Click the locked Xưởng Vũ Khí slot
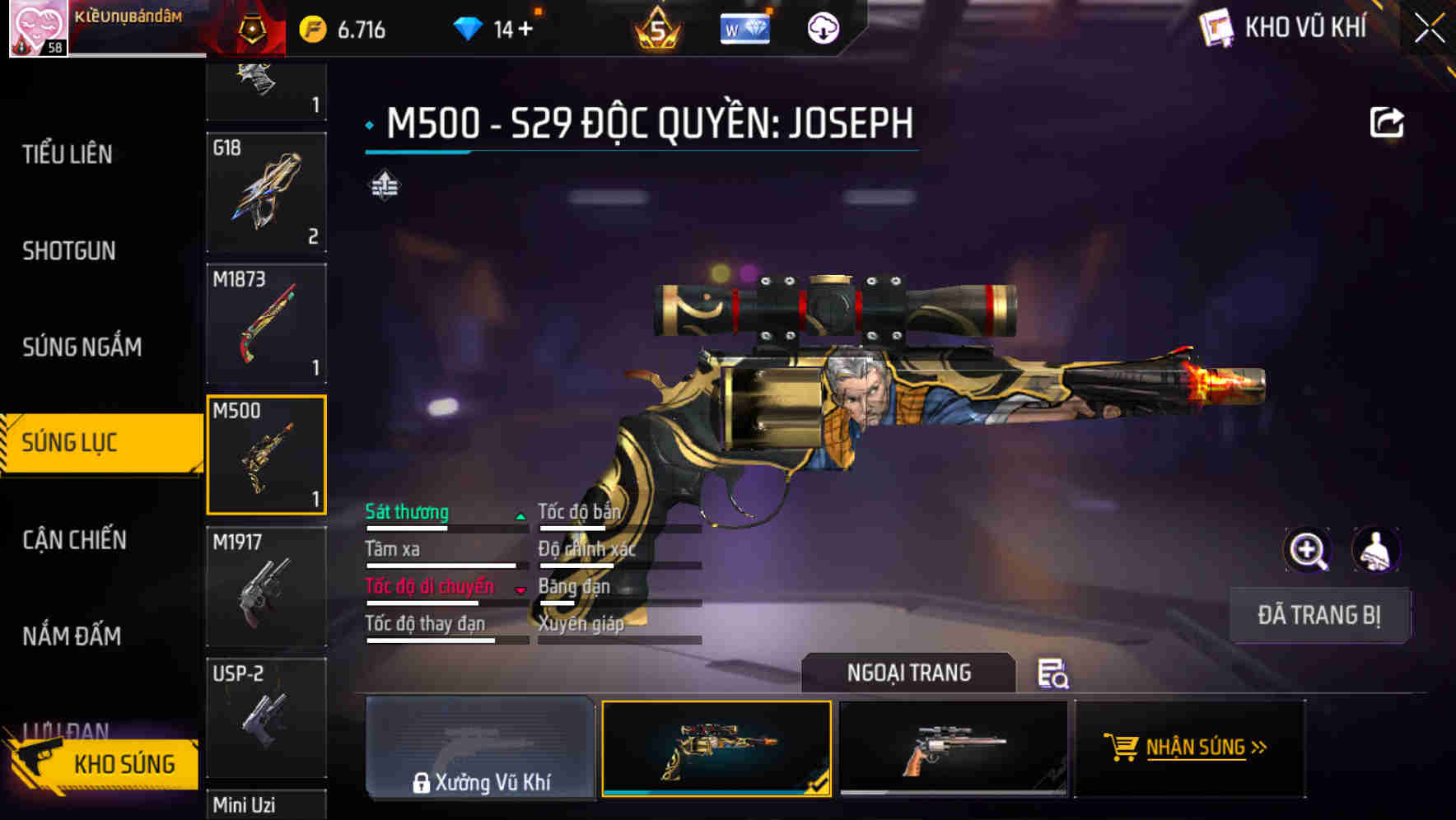The width and height of the screenshot is (1456, 820). tap(480, 749)
